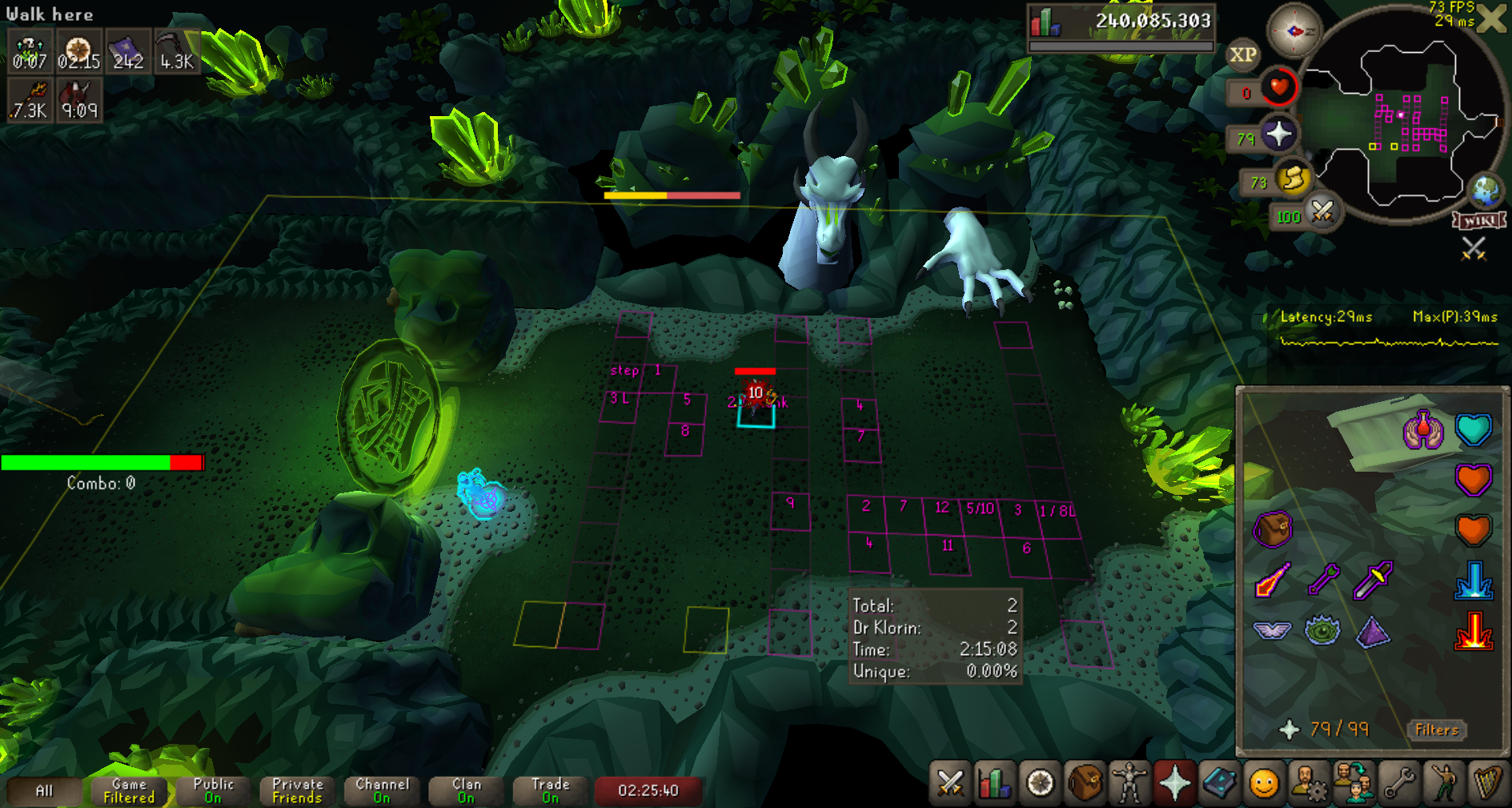
Task: Select the Game Filtered chat tab
Action: coord(129,790)
